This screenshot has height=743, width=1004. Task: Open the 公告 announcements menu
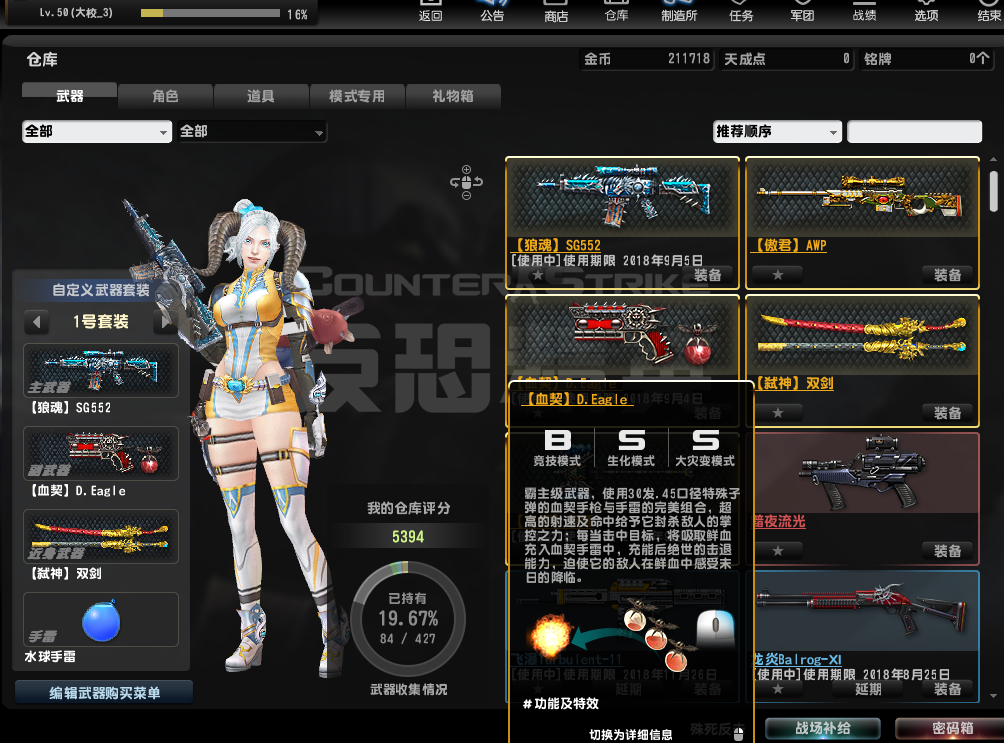pos(492,12)
